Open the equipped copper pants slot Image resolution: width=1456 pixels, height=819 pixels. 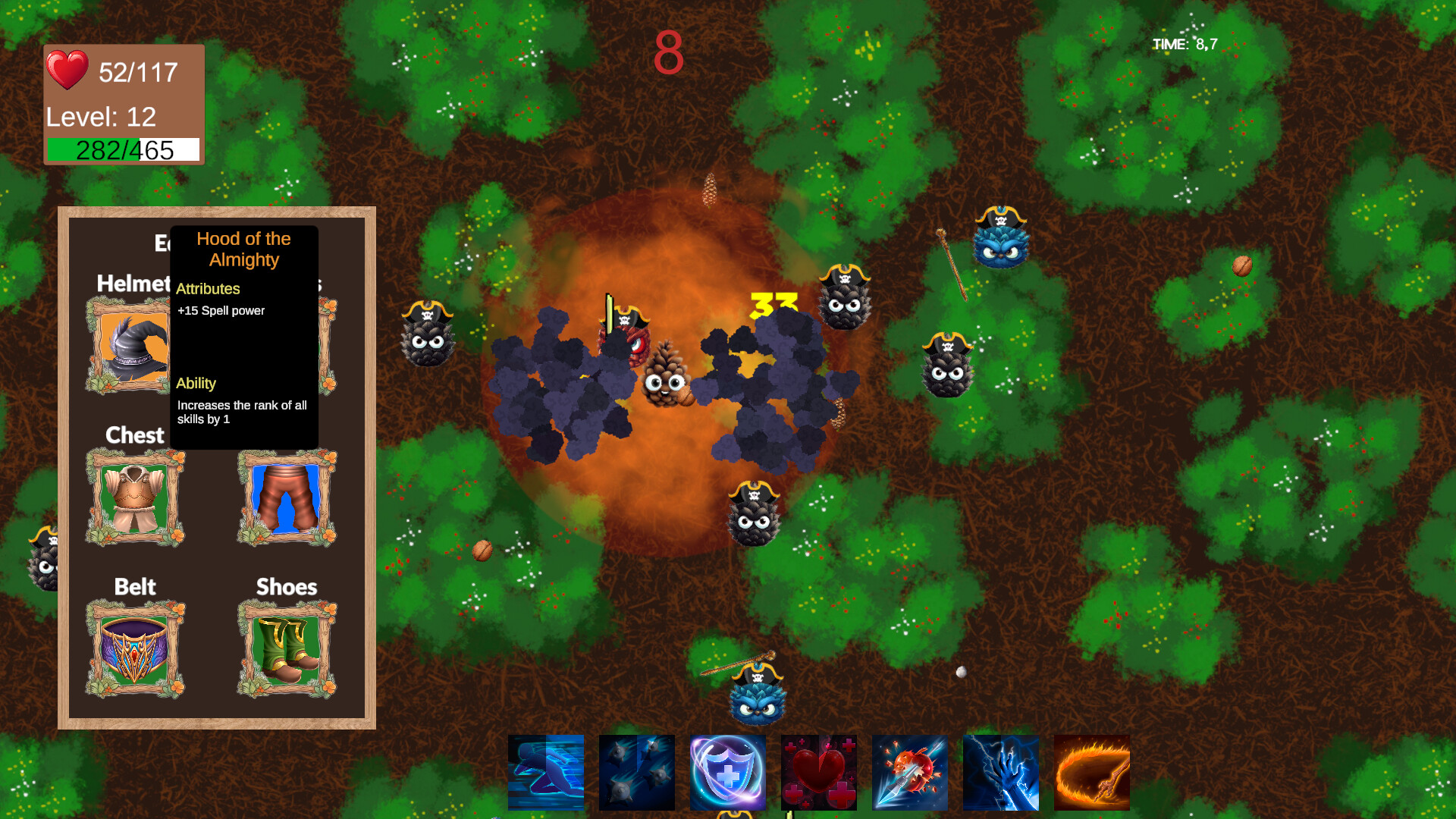(x=287, y=497)
